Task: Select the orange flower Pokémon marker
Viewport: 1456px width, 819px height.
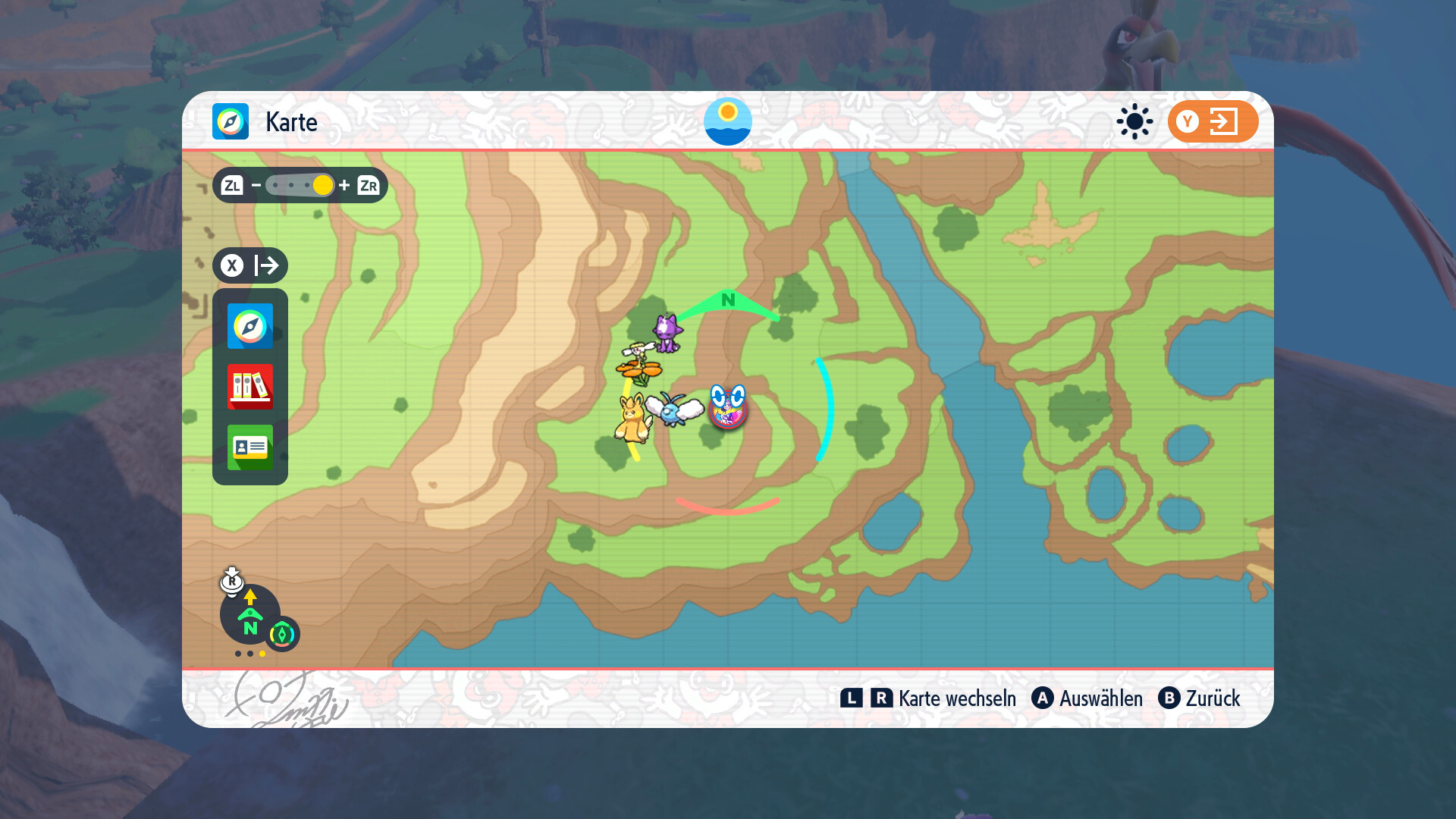Action: click(x=639, y=366)
